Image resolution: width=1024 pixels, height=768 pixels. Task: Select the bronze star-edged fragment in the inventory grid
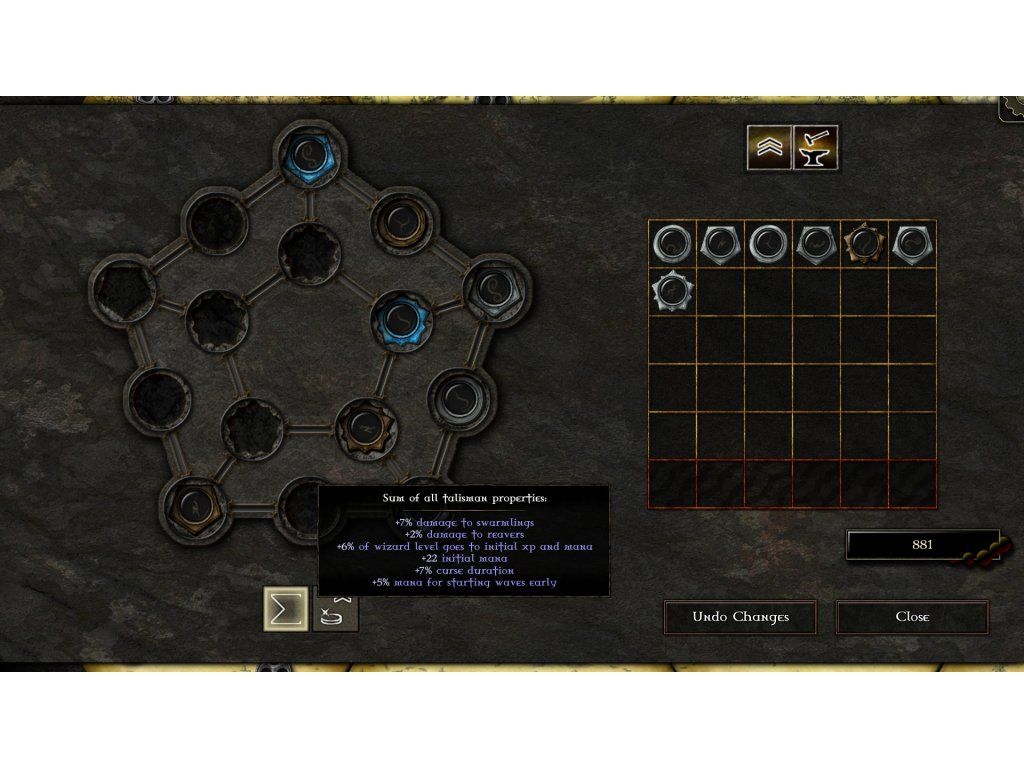click(x=864, y=244)
